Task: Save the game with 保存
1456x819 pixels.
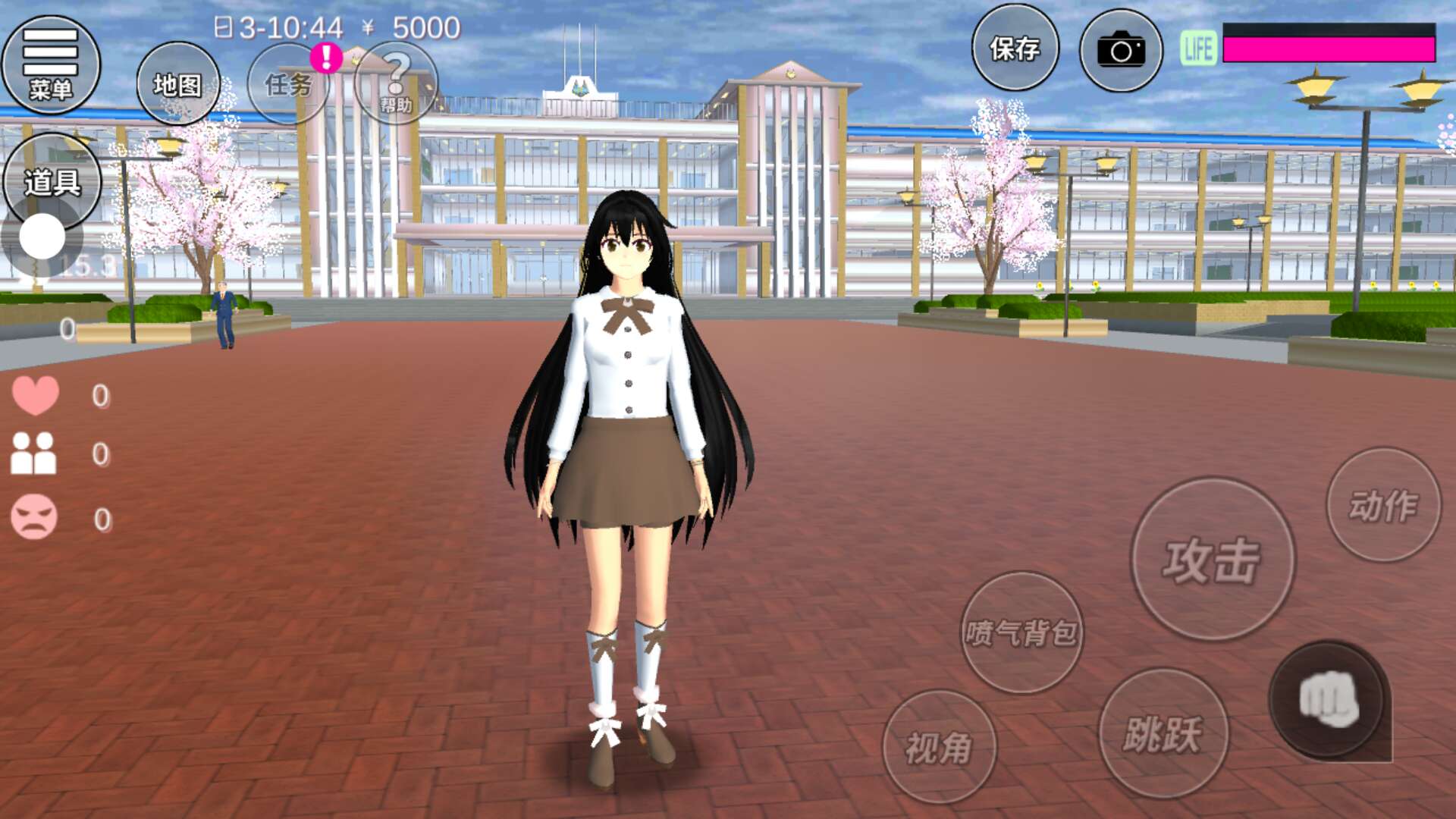Action: (1015, 49)
